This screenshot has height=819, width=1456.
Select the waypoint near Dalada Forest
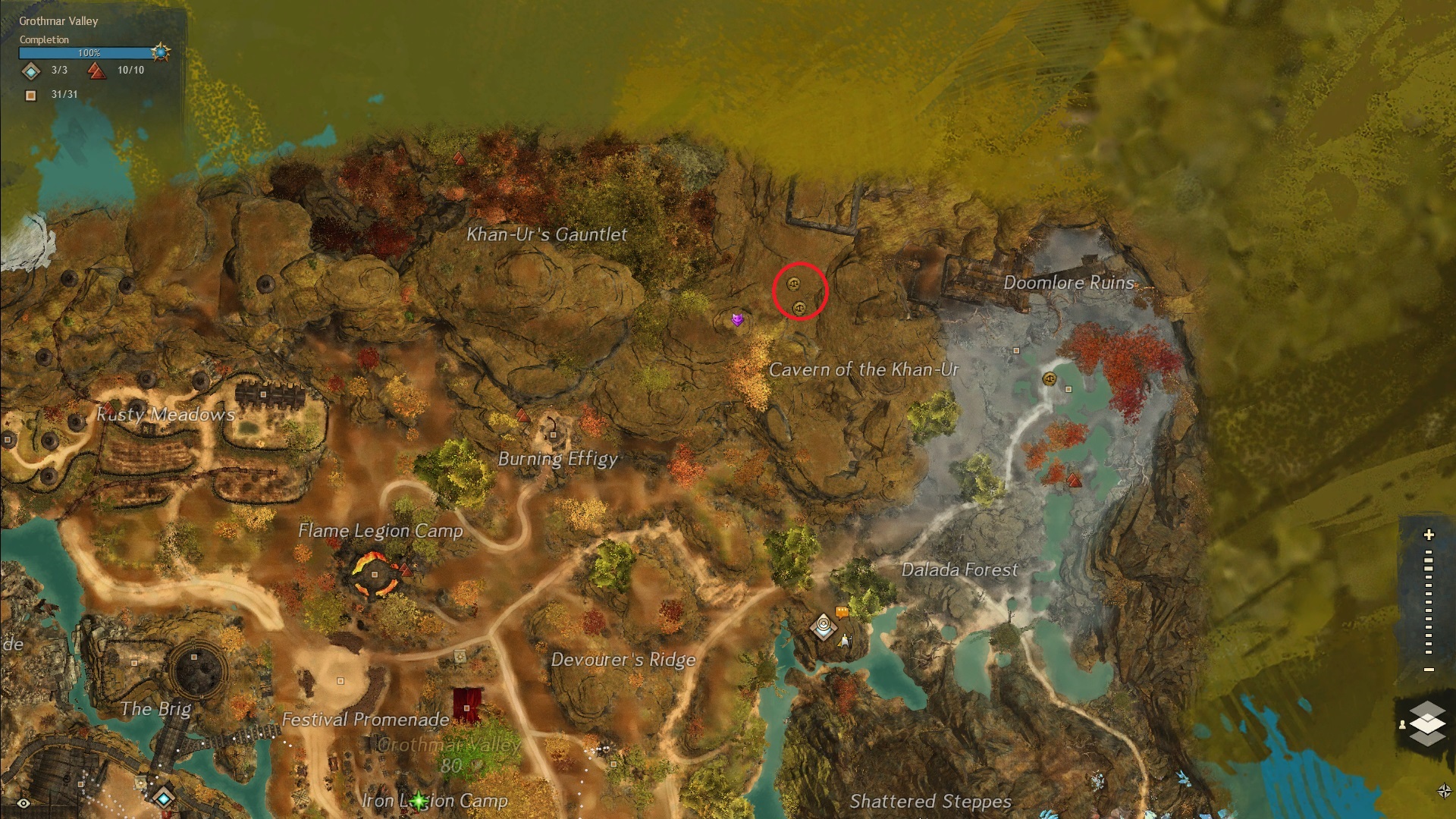pos(823,626)
